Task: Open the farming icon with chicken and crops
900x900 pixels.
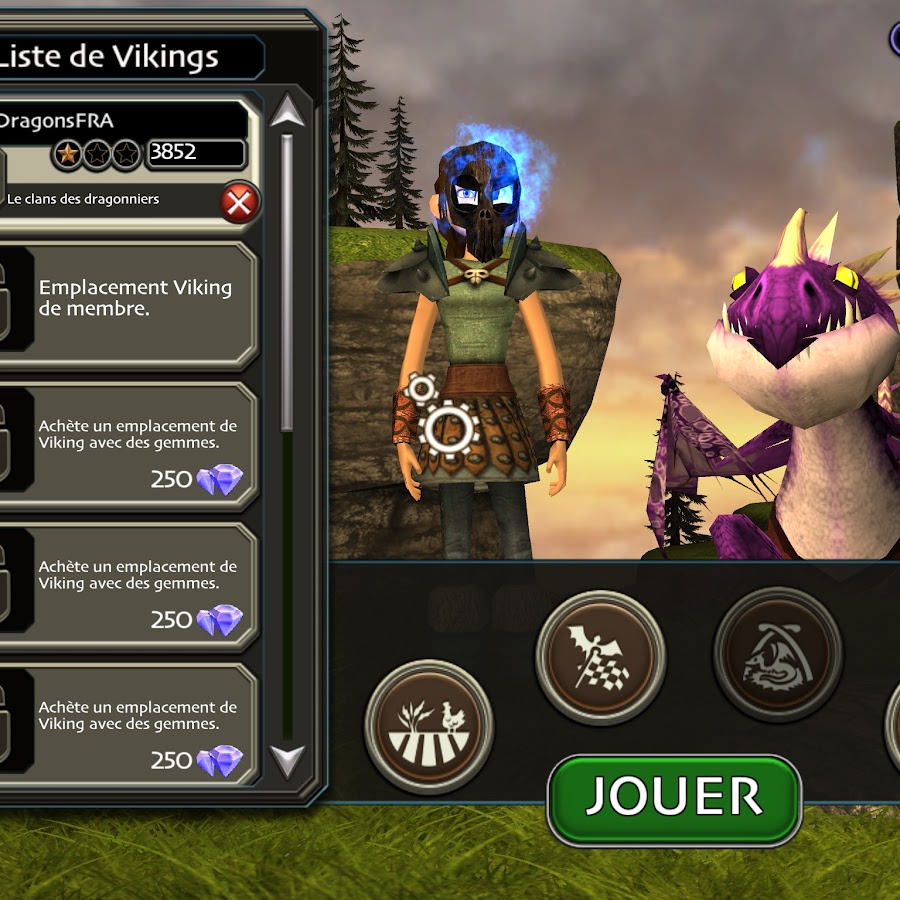Action: (x=429, y=724)
